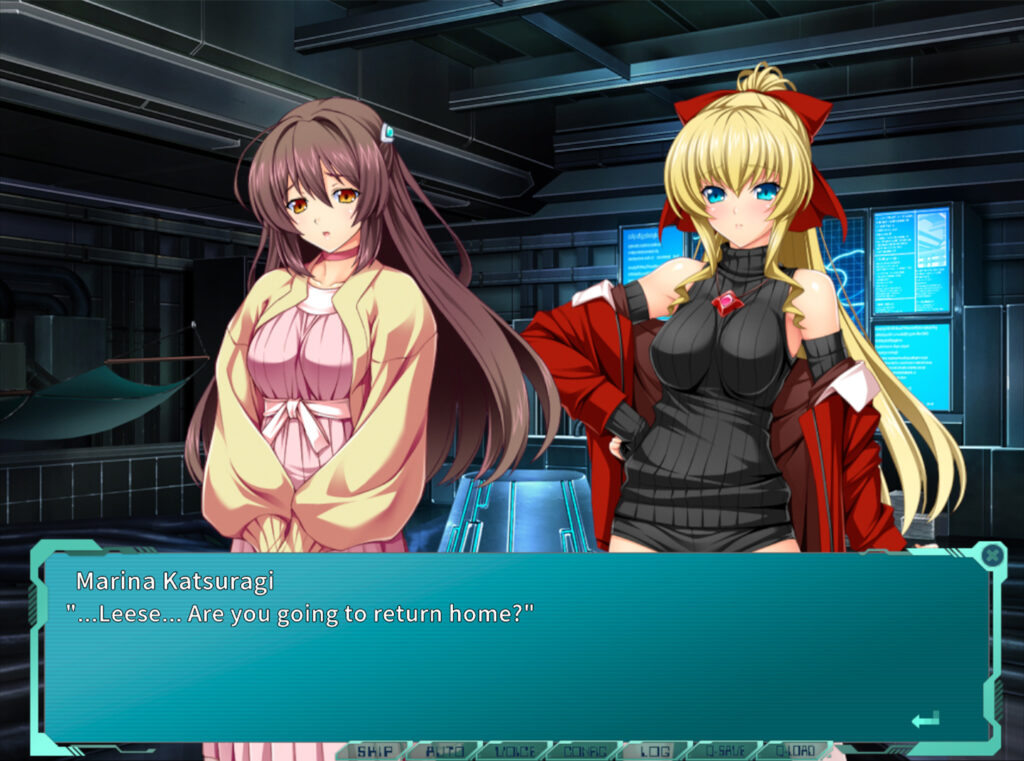
Task: Open the CONFIG settings
Action: (583, 751)
